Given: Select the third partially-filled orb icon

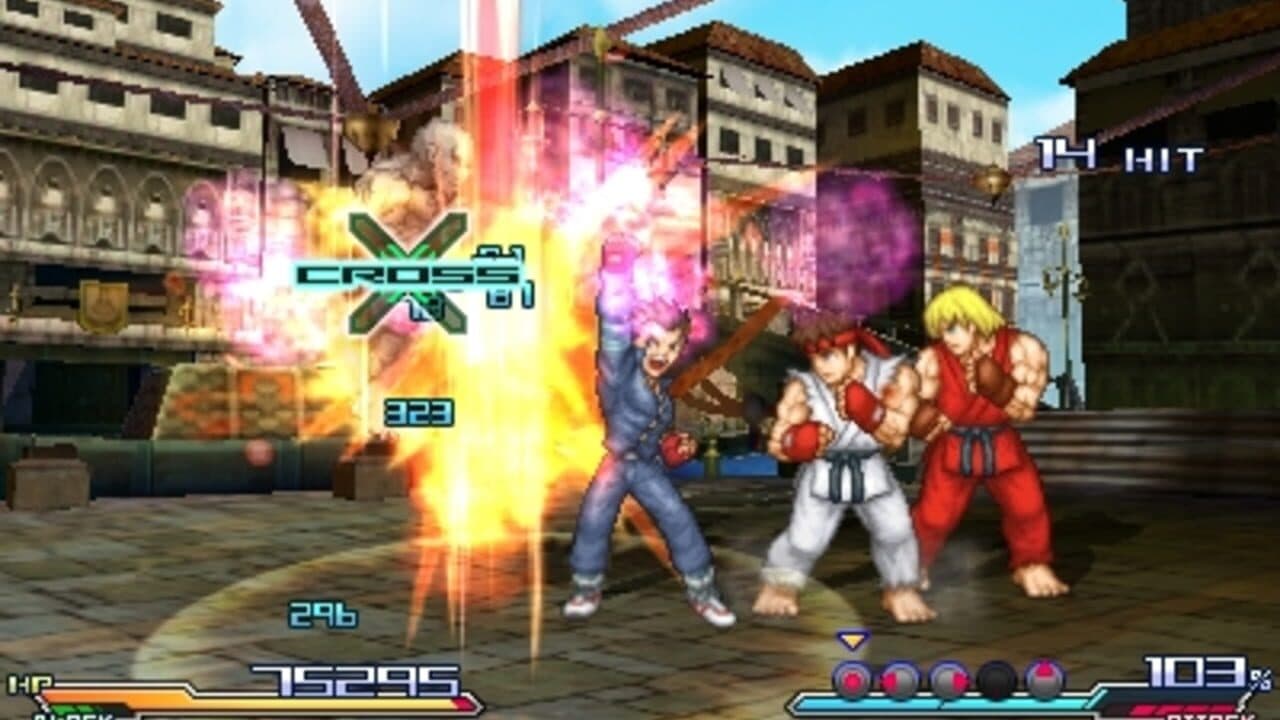Looking at the screenshot, I should click(x=948, y=679).
